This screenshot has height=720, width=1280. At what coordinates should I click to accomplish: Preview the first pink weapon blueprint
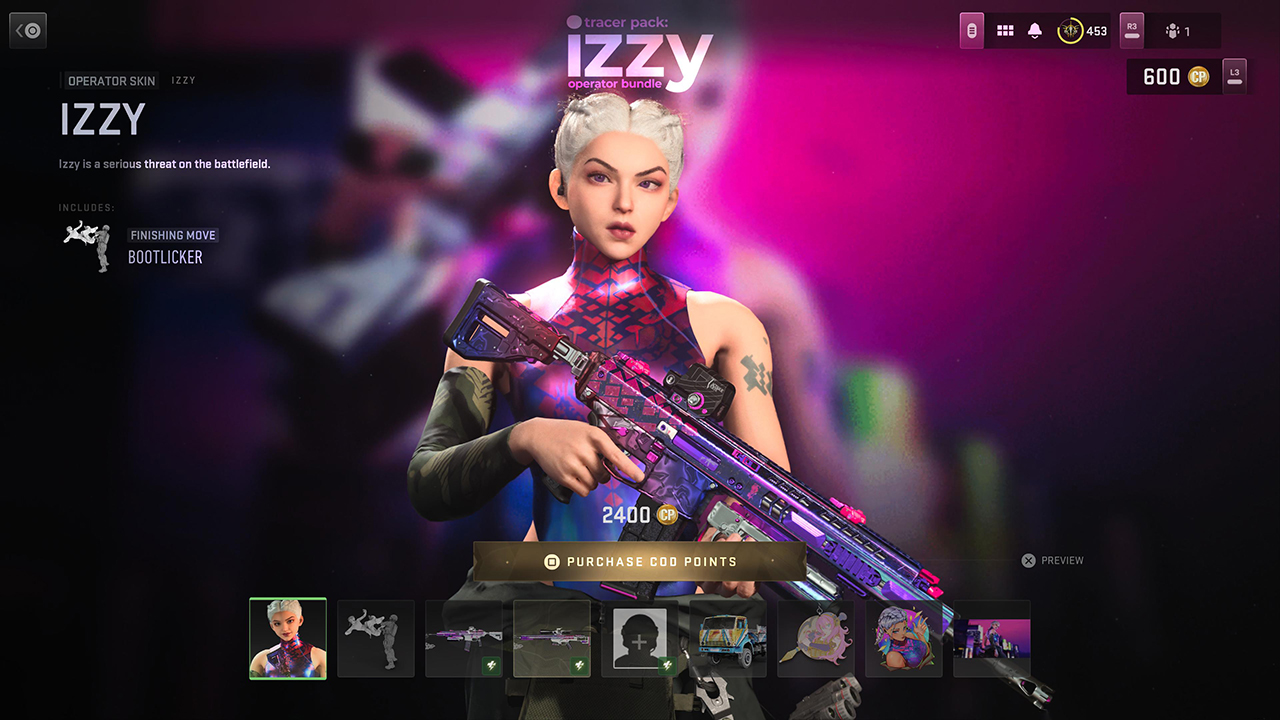pos(464,639)
